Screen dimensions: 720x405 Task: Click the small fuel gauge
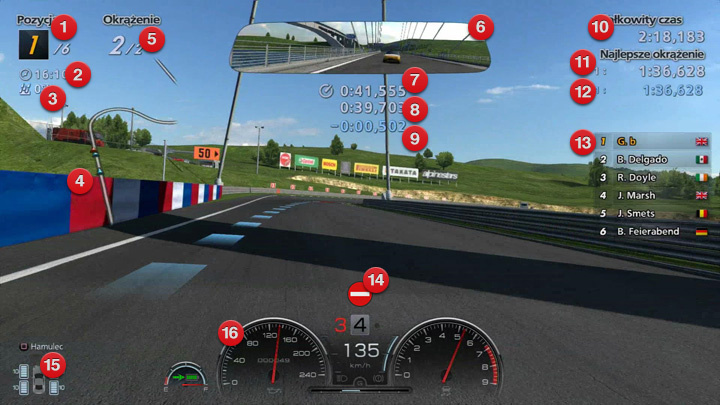click(186, 378)
